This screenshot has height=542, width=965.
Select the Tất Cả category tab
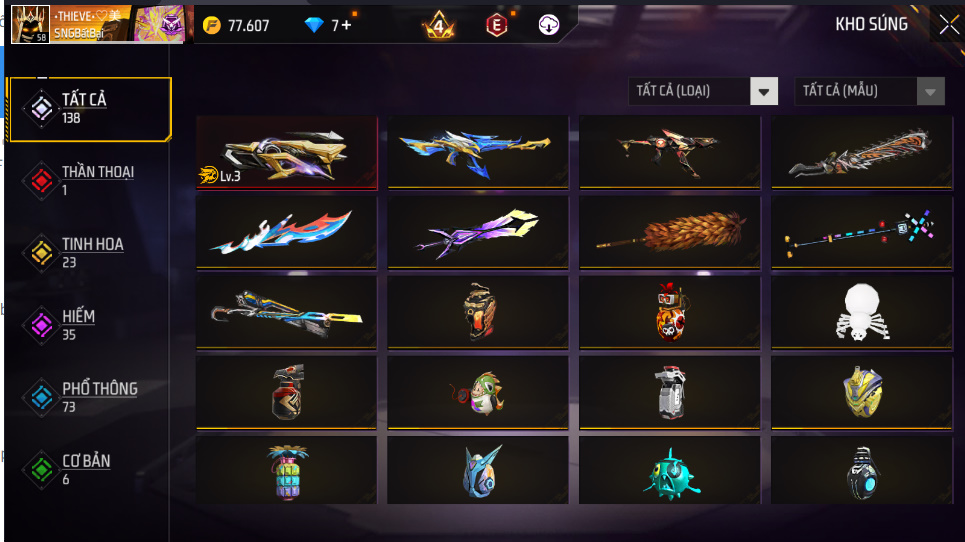[88, 108]
